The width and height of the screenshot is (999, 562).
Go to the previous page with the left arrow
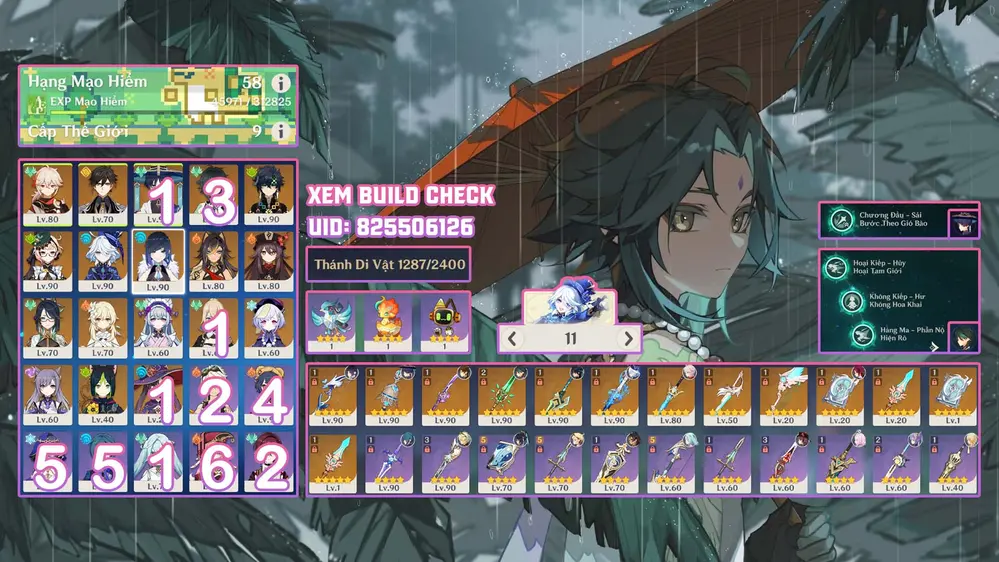[513, 338]
